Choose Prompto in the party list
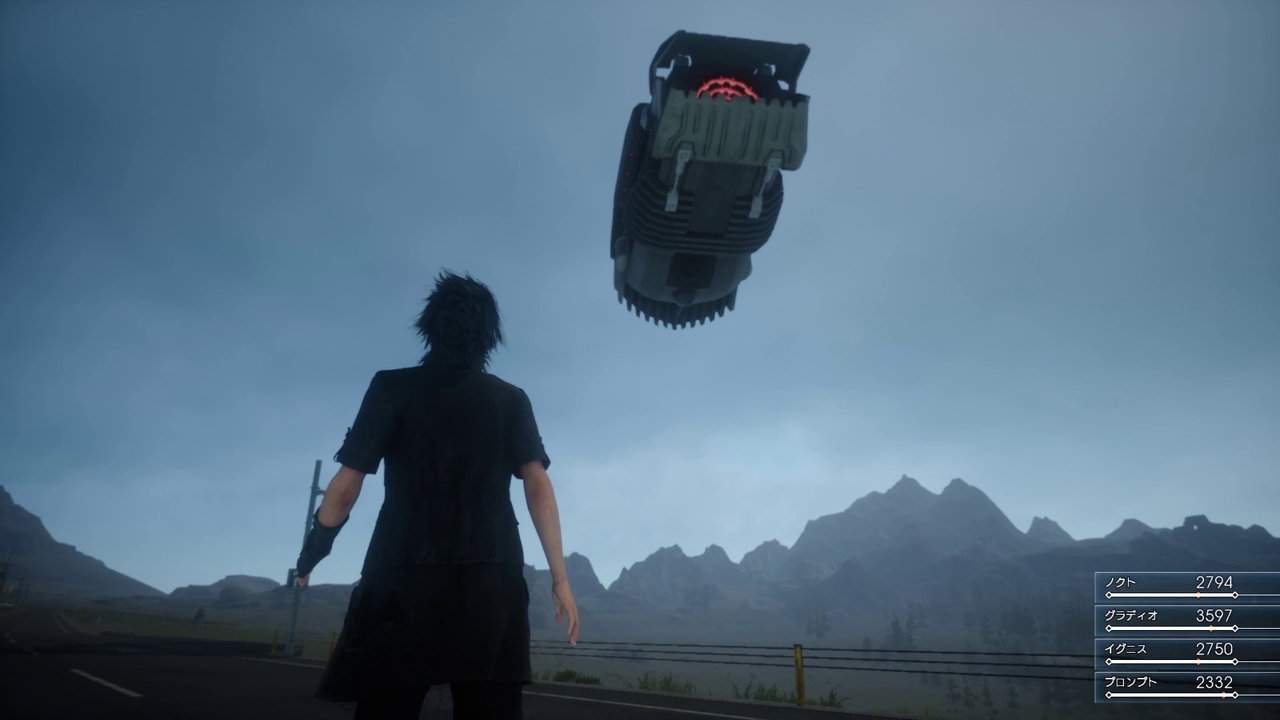 tap(1186, 686)
